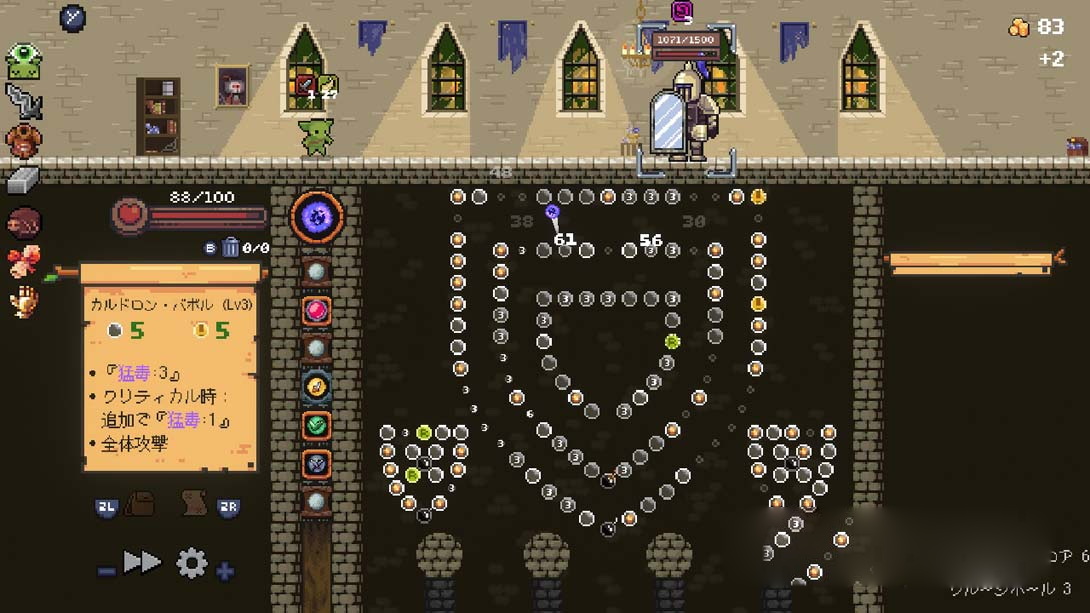Select the yellow orb in the queue
The width and height of the screenshot is (1090, 613).
pos(316,386)
